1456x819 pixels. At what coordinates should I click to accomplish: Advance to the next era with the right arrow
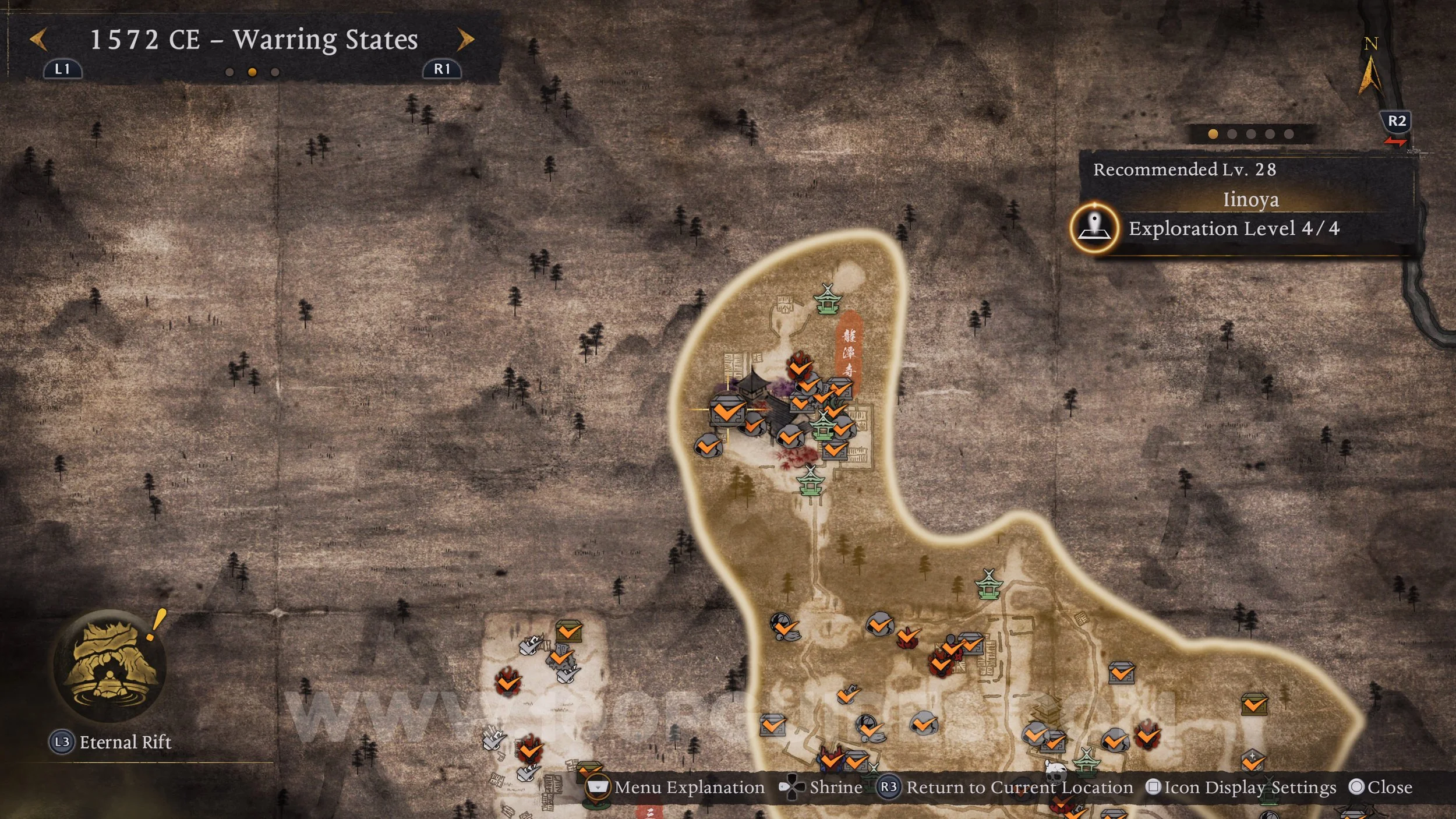pos(465,40)
